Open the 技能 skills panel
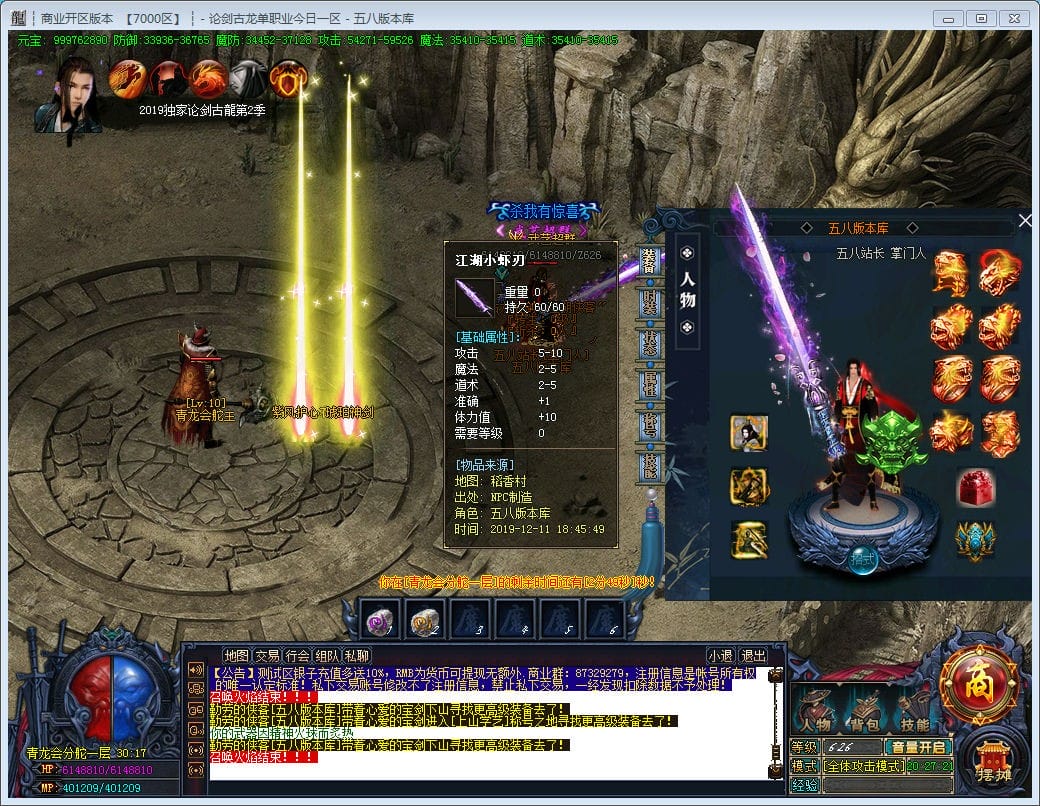The image size is (1040, 806). pos(913,714)
